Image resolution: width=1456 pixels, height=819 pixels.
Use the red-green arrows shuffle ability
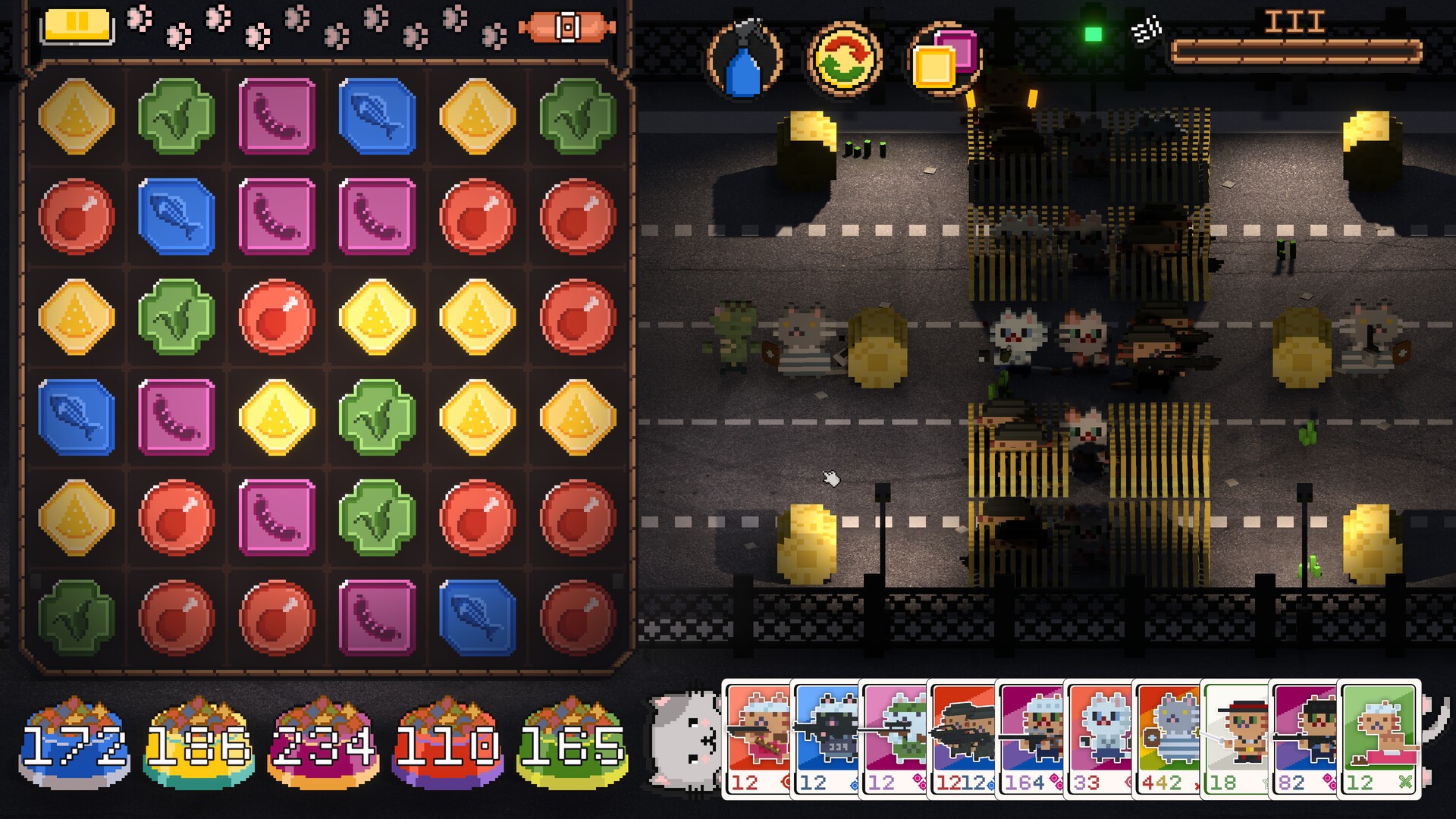844,59
